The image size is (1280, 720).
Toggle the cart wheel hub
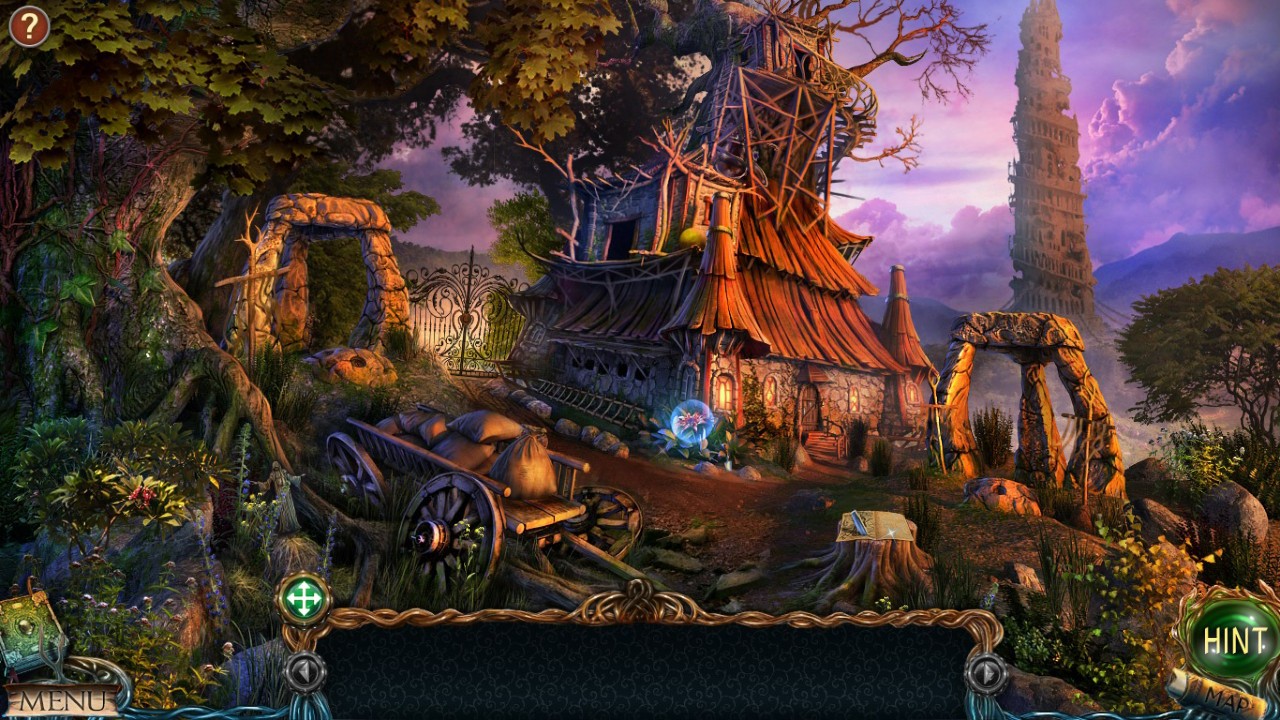pyautogui.click(x=432, y=538)
